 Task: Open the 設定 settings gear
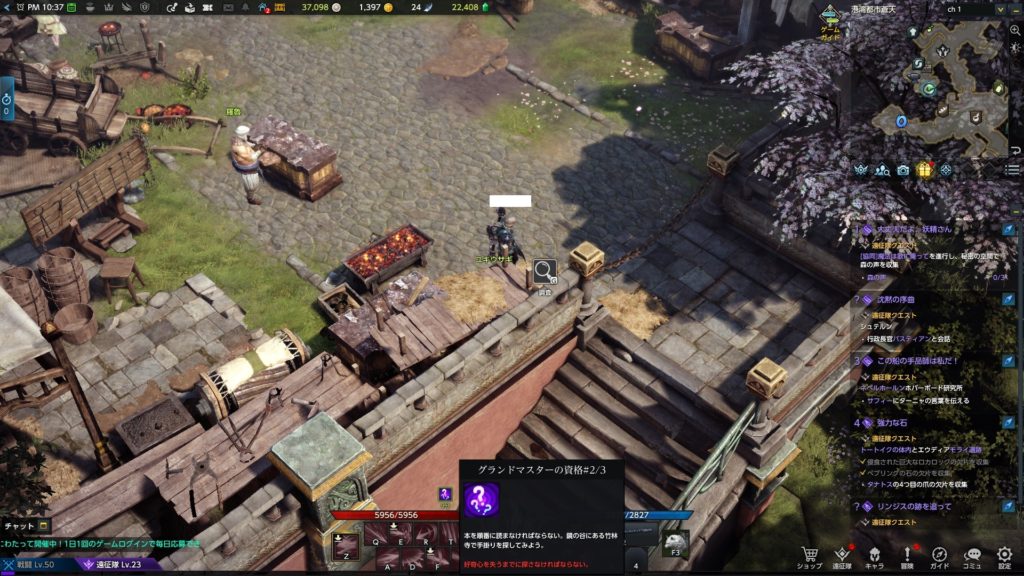click(1005, 556)
